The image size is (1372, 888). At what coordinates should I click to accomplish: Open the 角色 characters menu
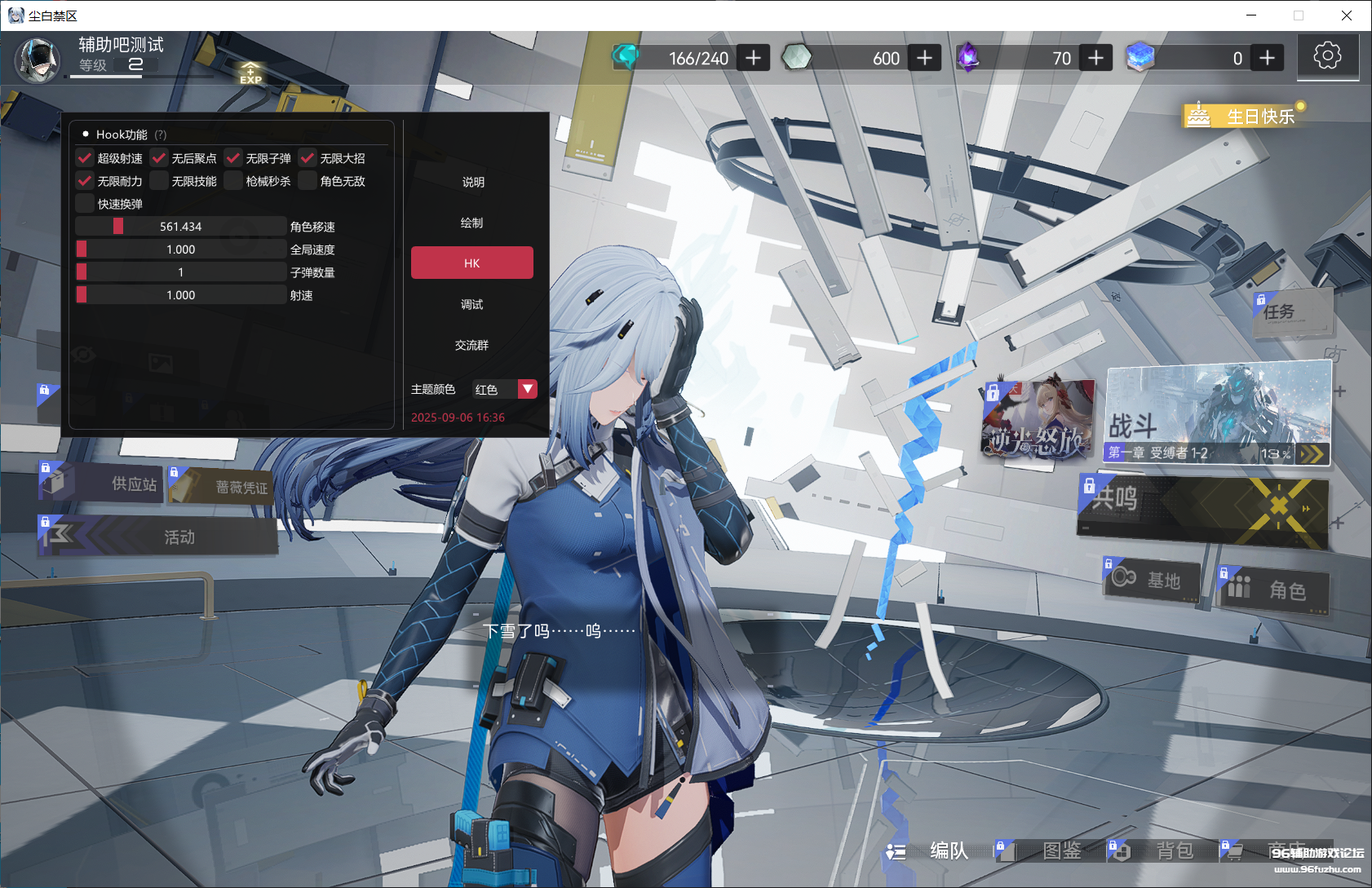(1273, 589)
